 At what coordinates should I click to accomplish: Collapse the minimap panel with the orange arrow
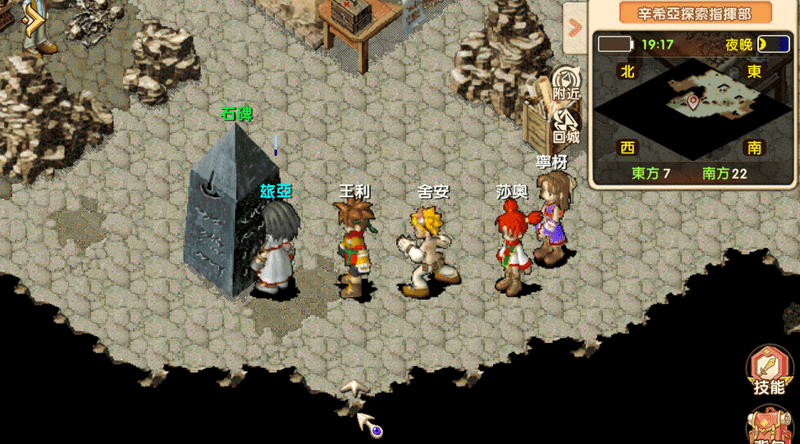click(575, 25)
